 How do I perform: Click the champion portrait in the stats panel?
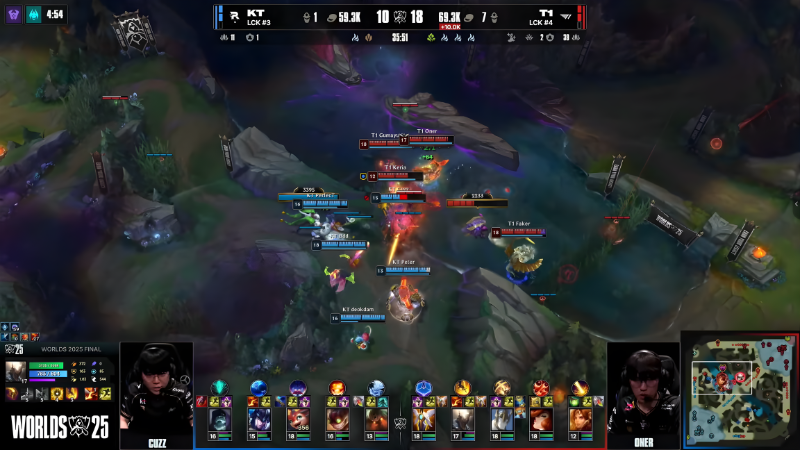pos(15,372)
